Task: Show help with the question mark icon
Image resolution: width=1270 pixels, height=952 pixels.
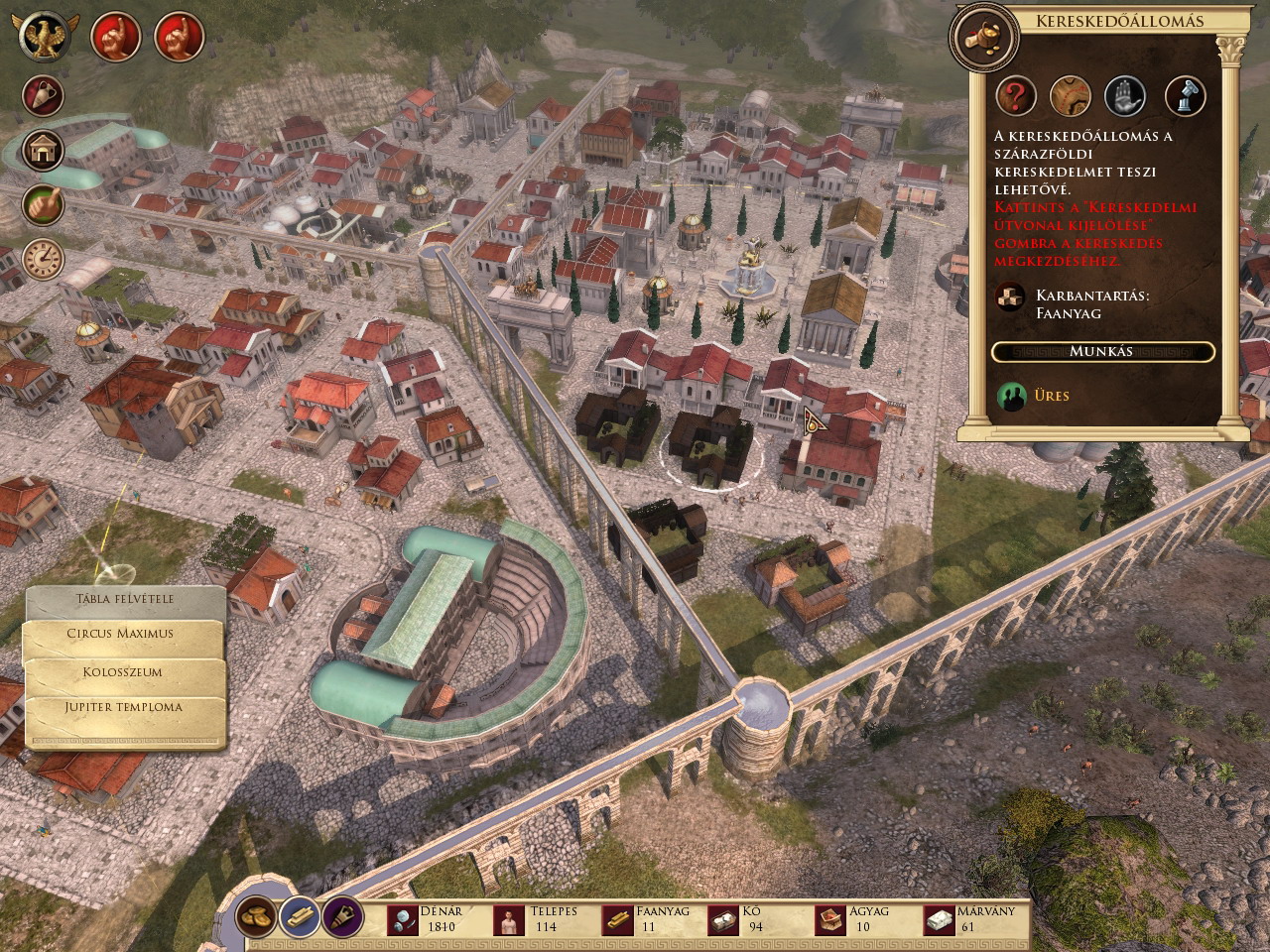Action: pos(1016,96)
